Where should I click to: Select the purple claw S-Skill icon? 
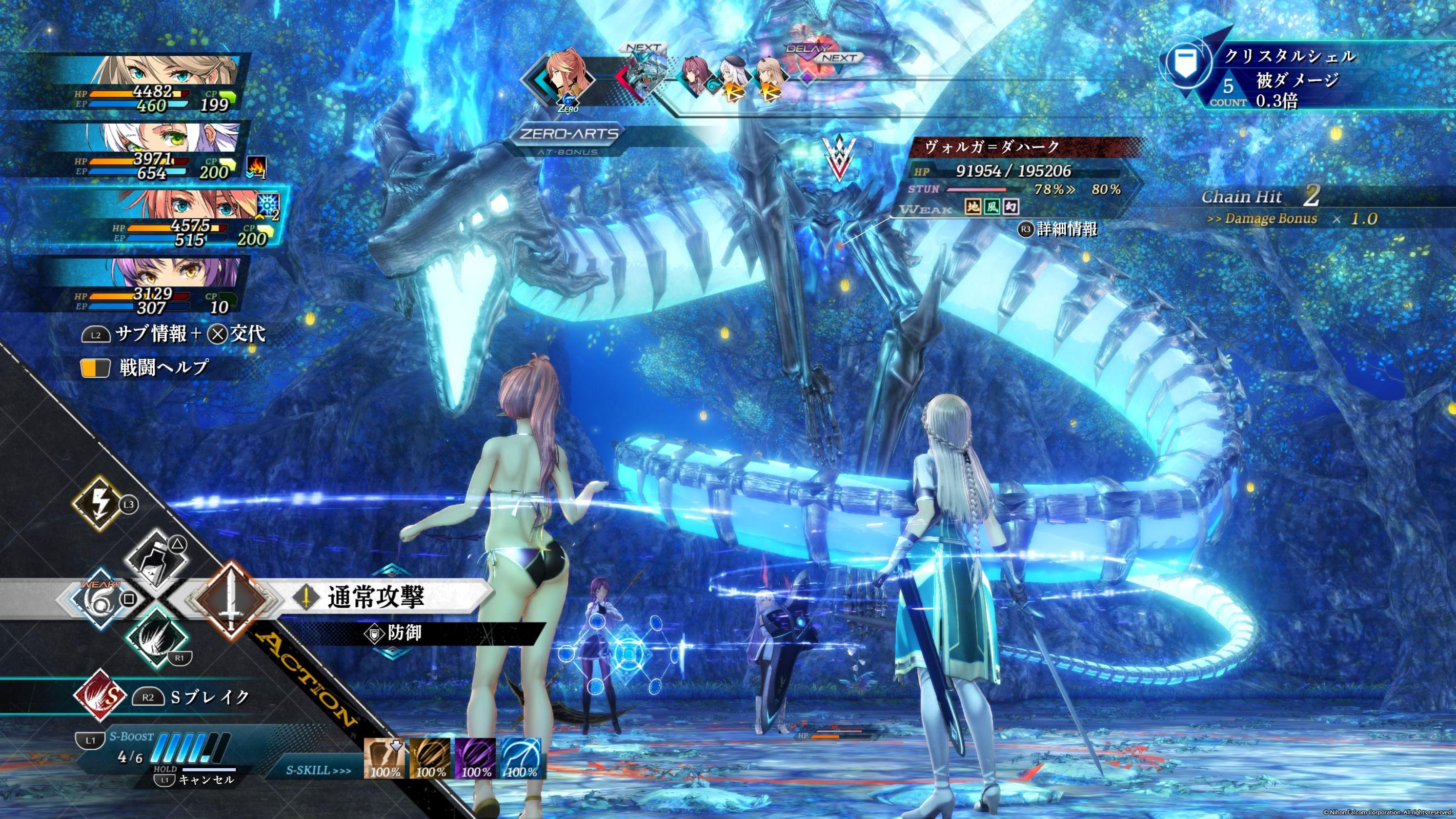coord(476,757)
